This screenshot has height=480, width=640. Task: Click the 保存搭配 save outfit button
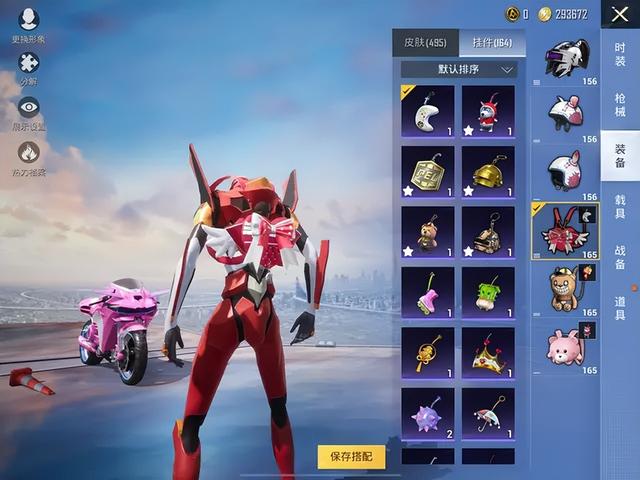click(351, 456)
